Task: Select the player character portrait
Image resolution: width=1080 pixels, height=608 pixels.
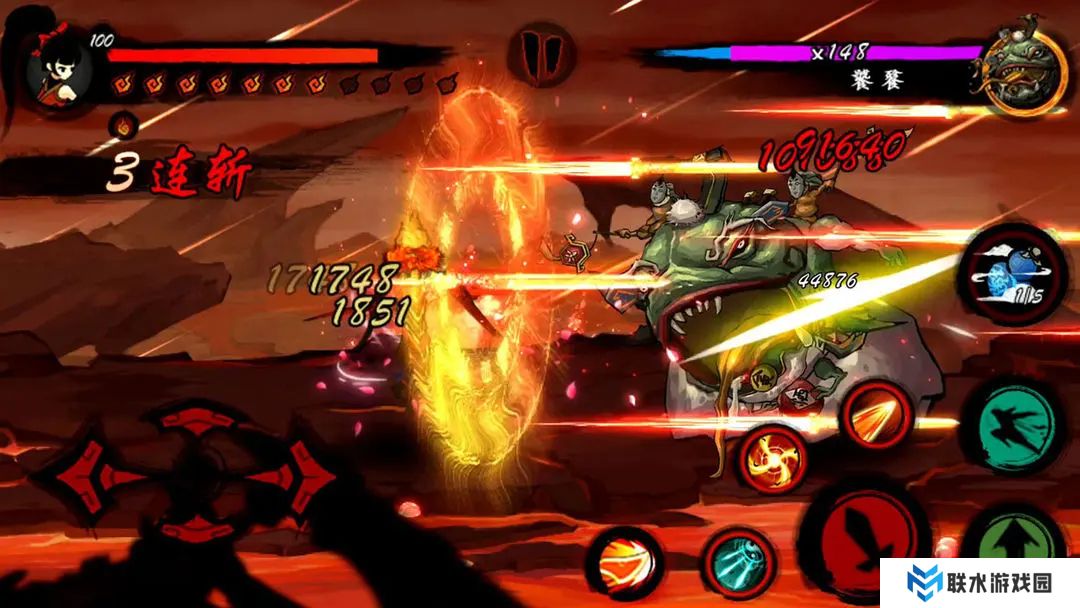Action: click(x=58, y=70)
